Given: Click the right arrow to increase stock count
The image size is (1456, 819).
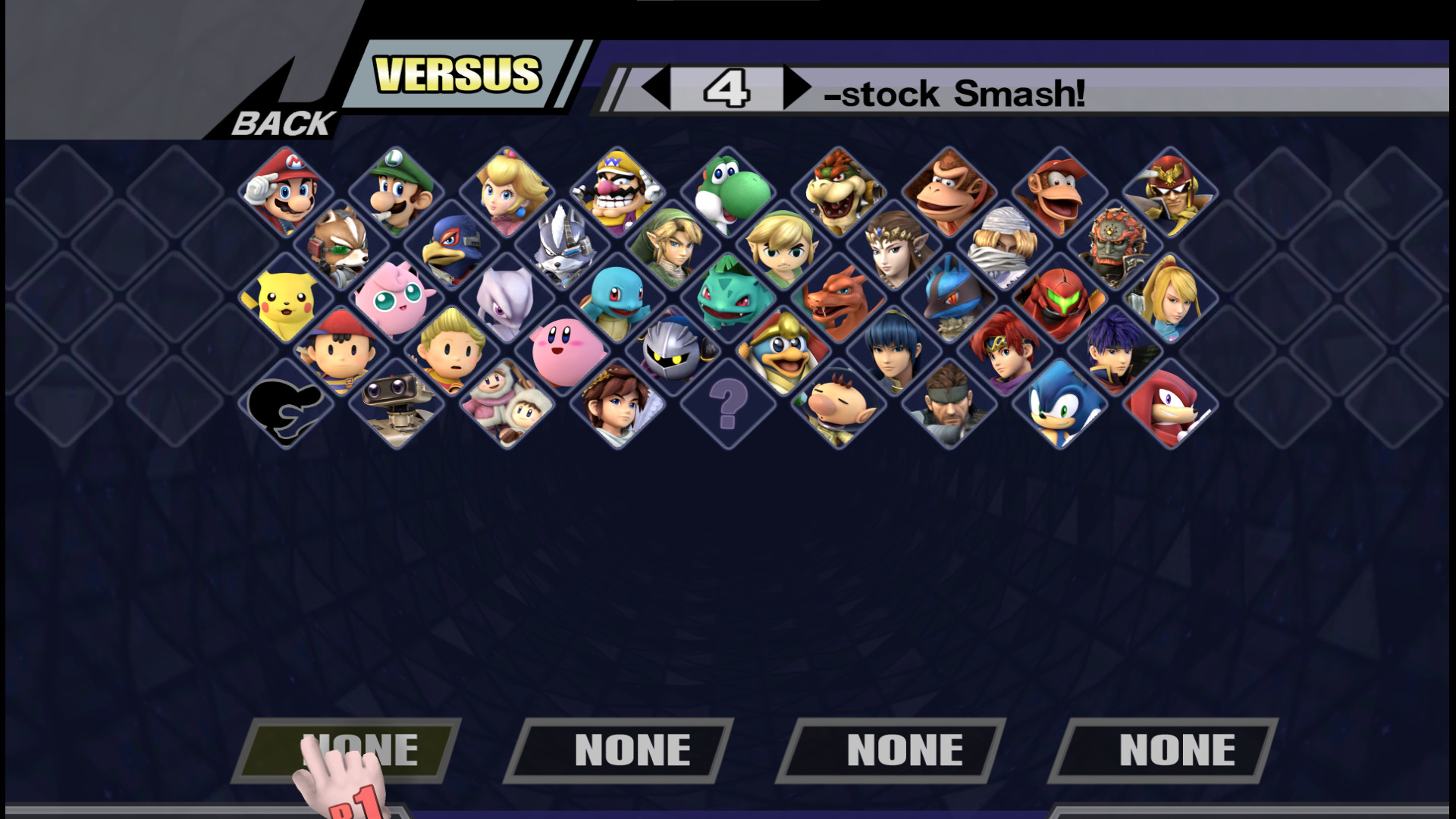Looking at the screenshot, I should point(796,88).
